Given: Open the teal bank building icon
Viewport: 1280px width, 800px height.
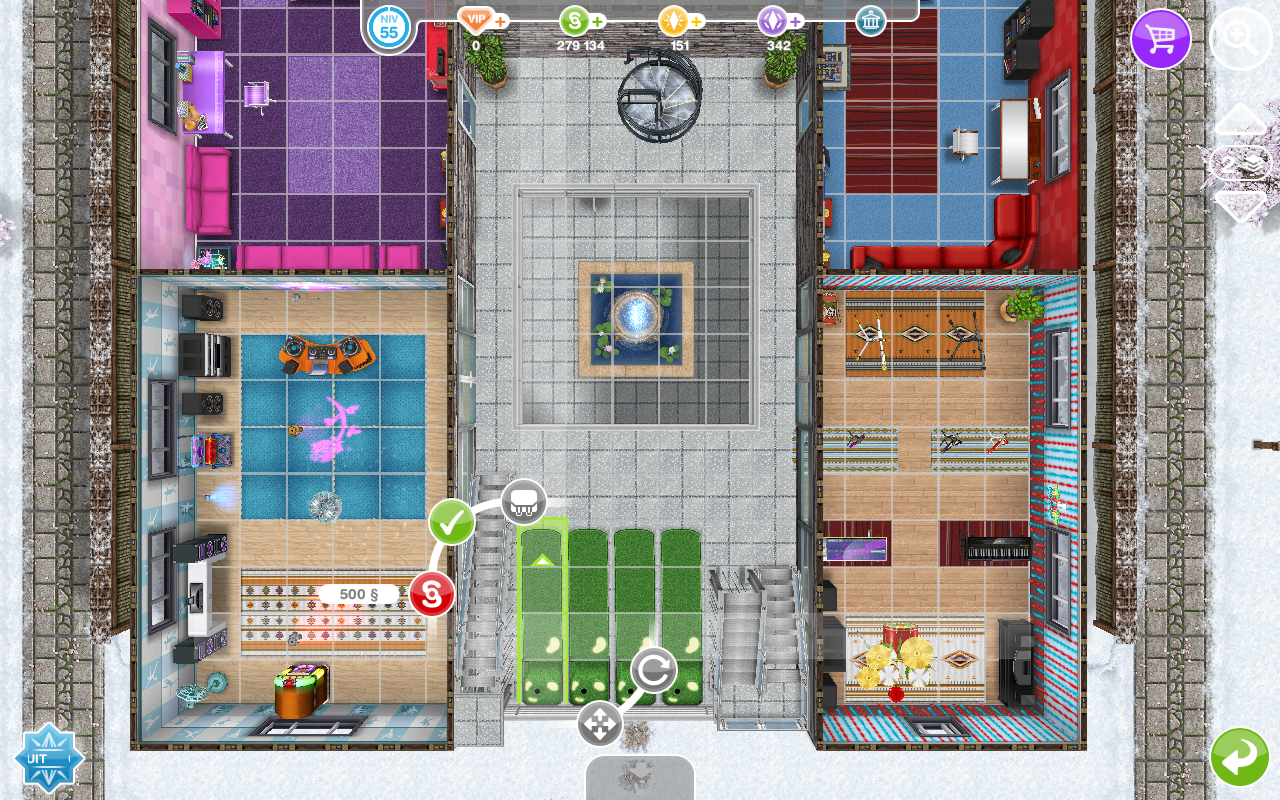Looking at the screenshot, I should click(x=871, y=21).
